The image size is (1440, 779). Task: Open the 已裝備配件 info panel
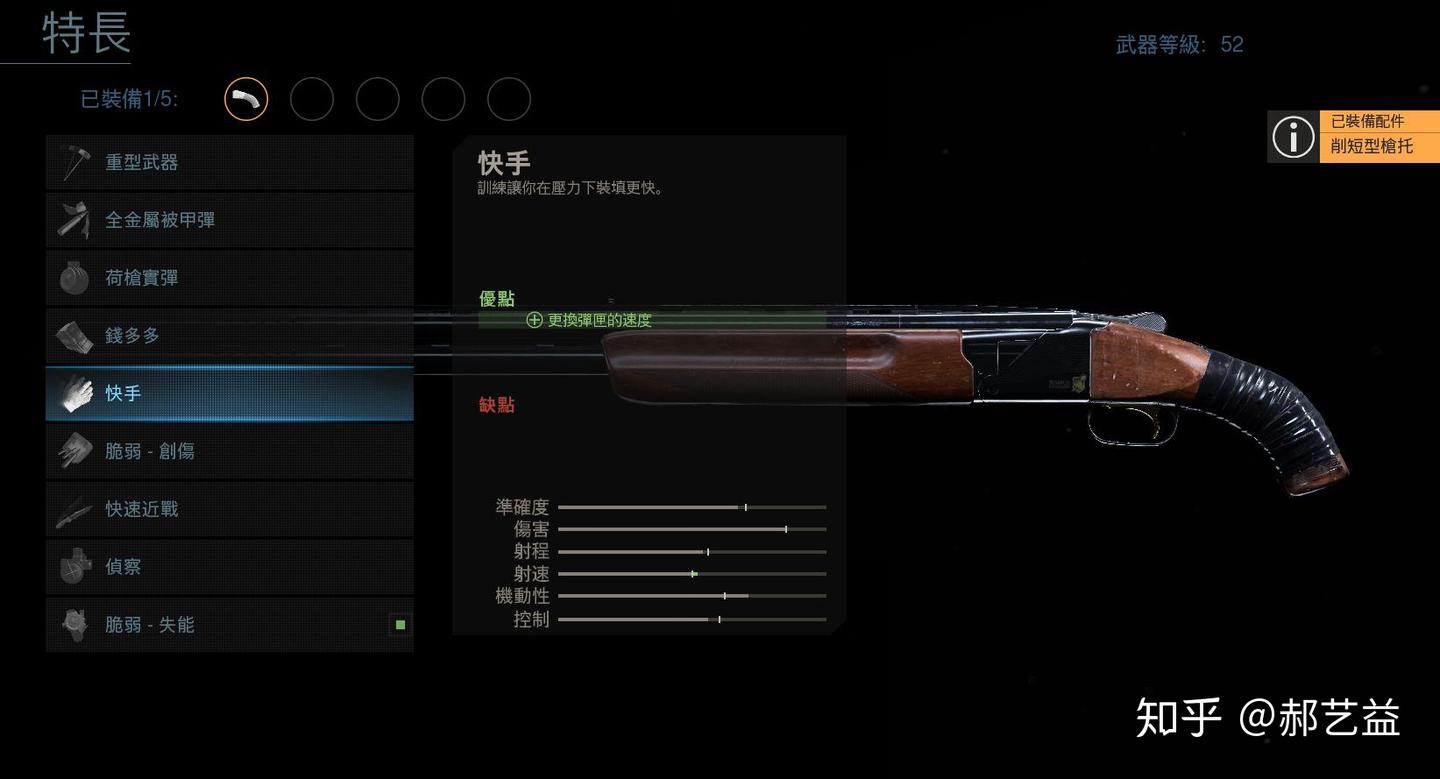click(x=1353, y=135)
